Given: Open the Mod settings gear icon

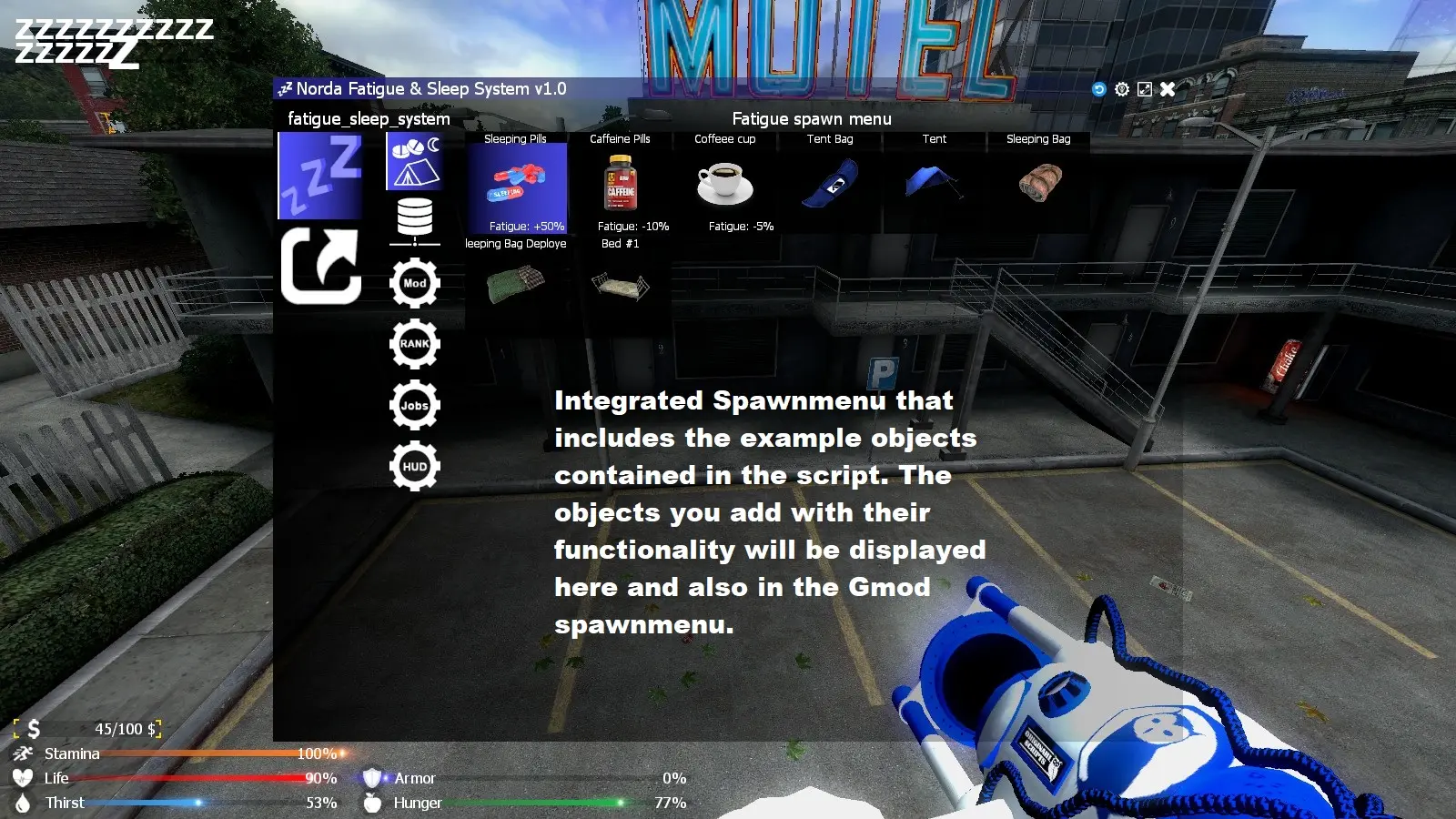Looking at the screenshot, I should (415, 282).
